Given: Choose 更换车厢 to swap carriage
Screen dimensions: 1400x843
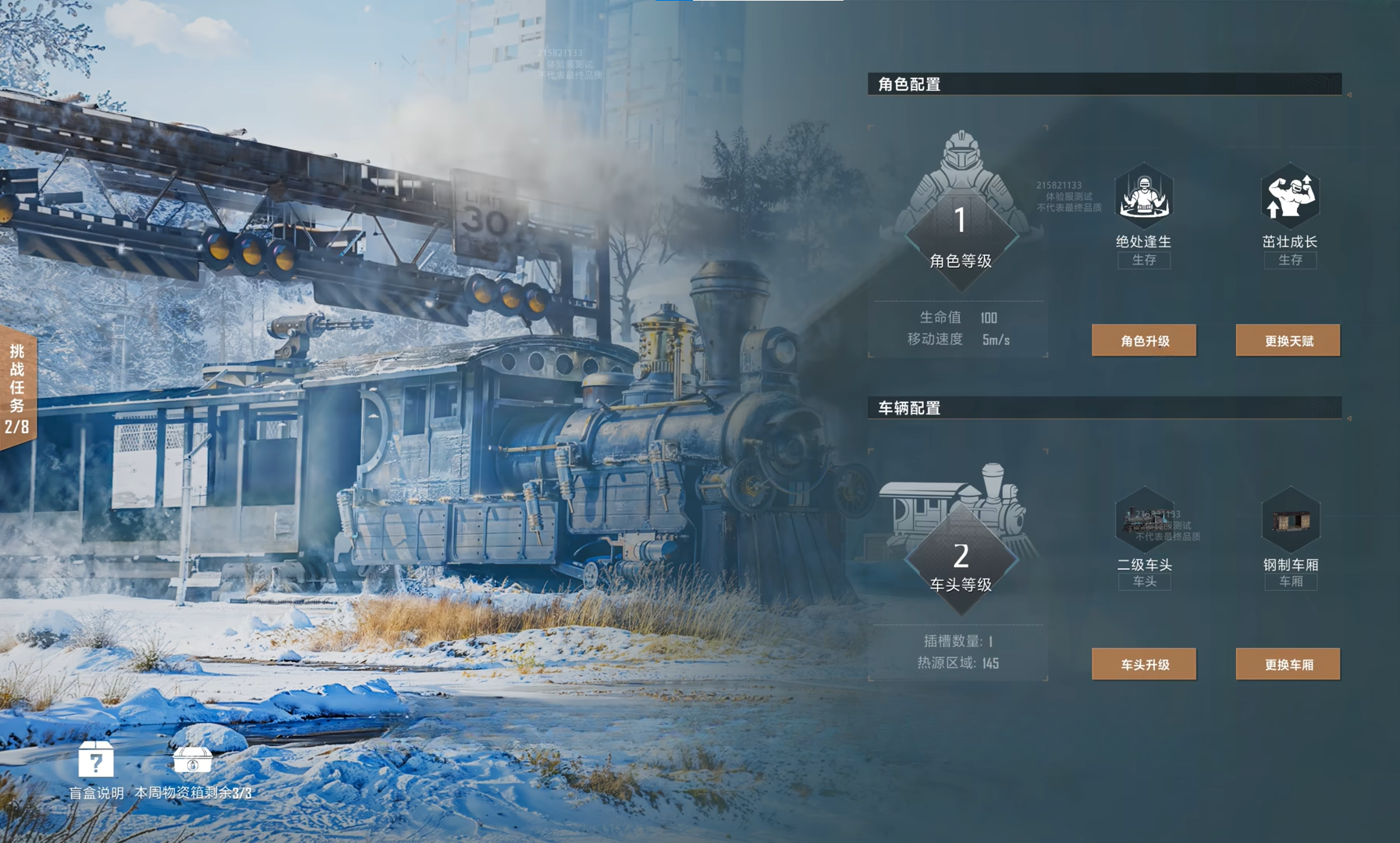Looking at the screenshot, I should click(1288, 664).
